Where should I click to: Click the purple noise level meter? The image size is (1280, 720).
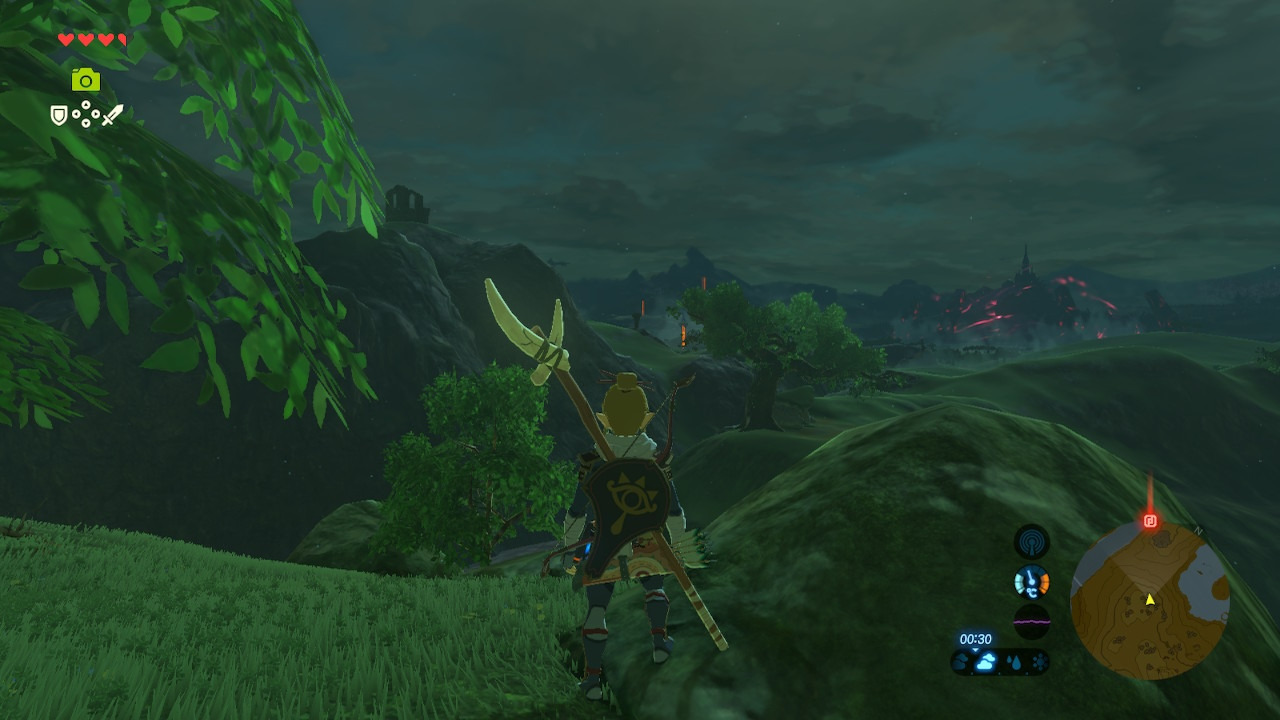point(1032,621)
